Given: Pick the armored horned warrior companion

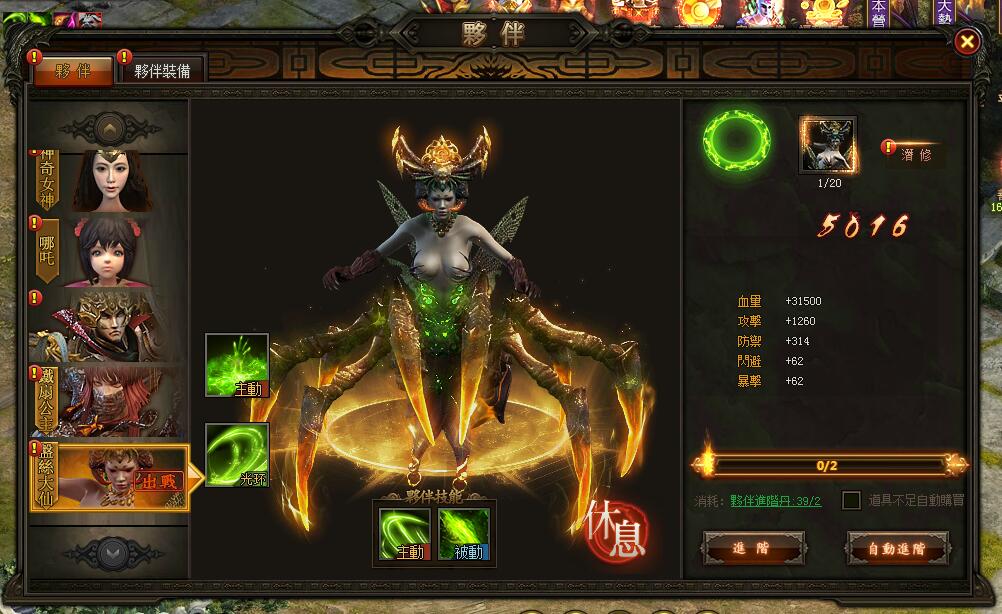Looking at the screenshot, I should [110, 326].
